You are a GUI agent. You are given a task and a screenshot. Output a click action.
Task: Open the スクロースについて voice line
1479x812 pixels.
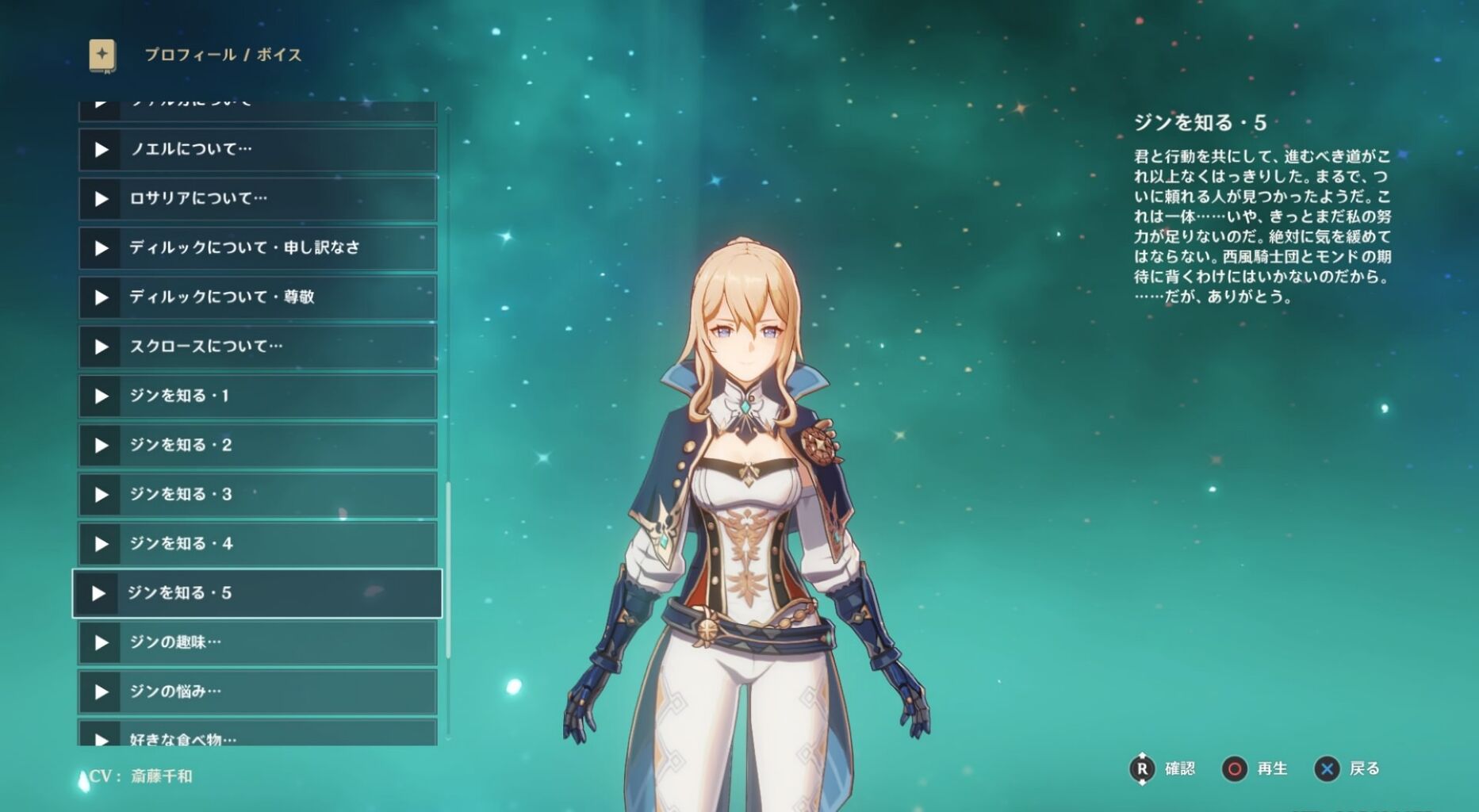pos(258,347)
